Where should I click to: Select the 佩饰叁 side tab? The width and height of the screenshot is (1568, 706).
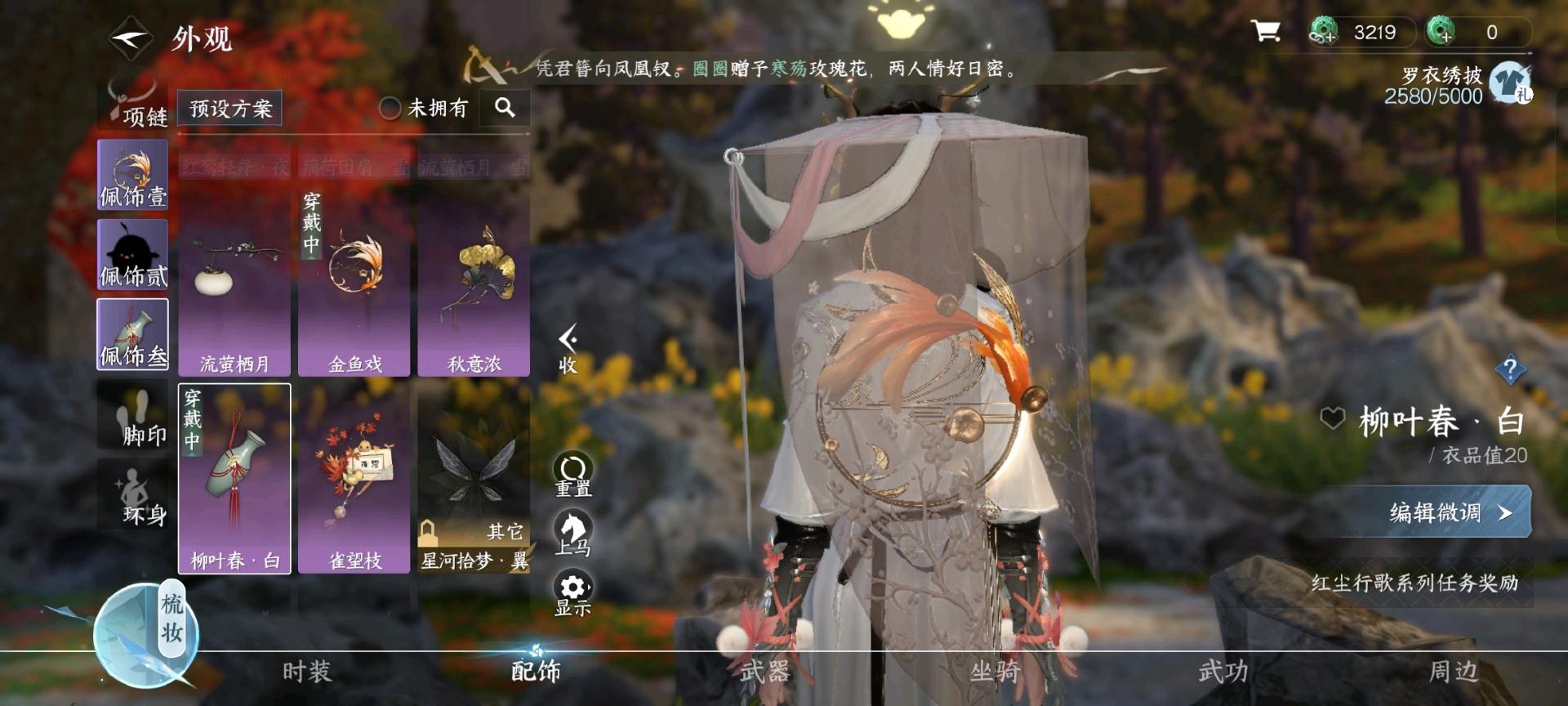click(x=133, y=334)
